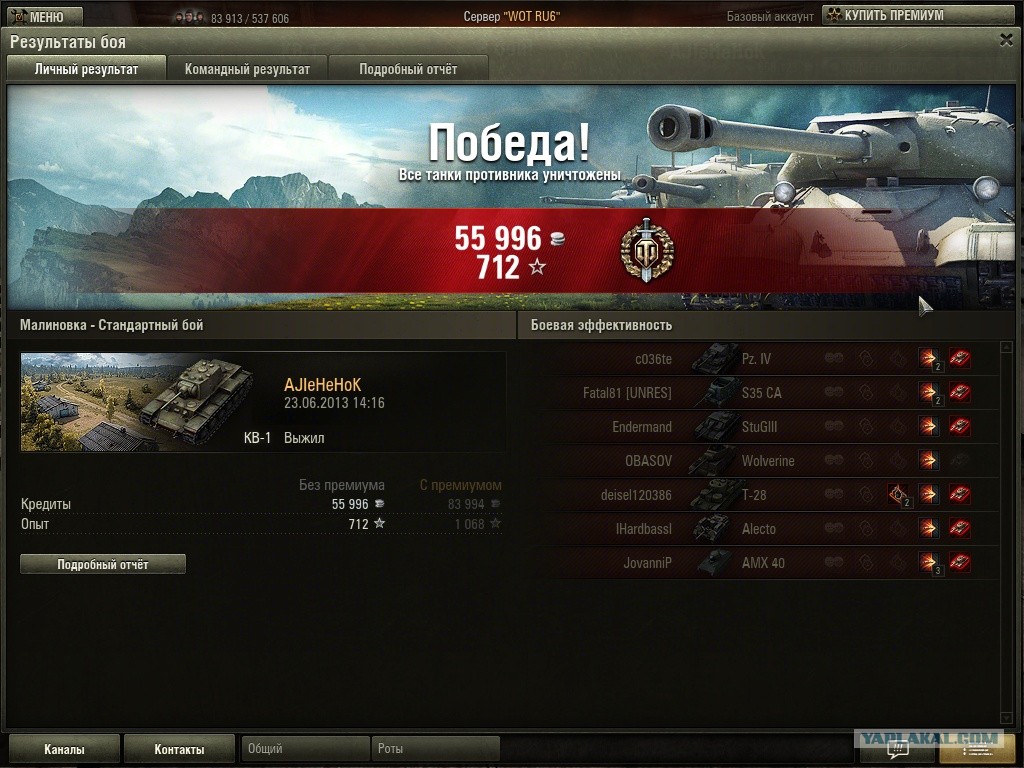This screenshot has height=768, width=1024.
Task: Show the Подробный отчёт tab
Action: coord(408,69)
